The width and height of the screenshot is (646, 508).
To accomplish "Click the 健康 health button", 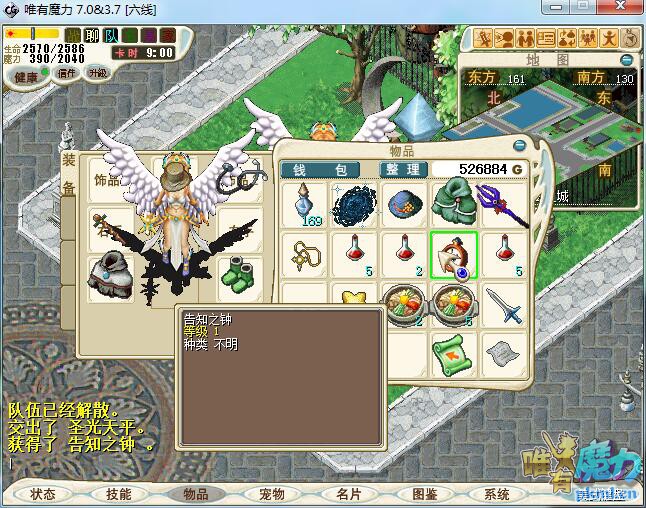I will [x=26, y=77].
